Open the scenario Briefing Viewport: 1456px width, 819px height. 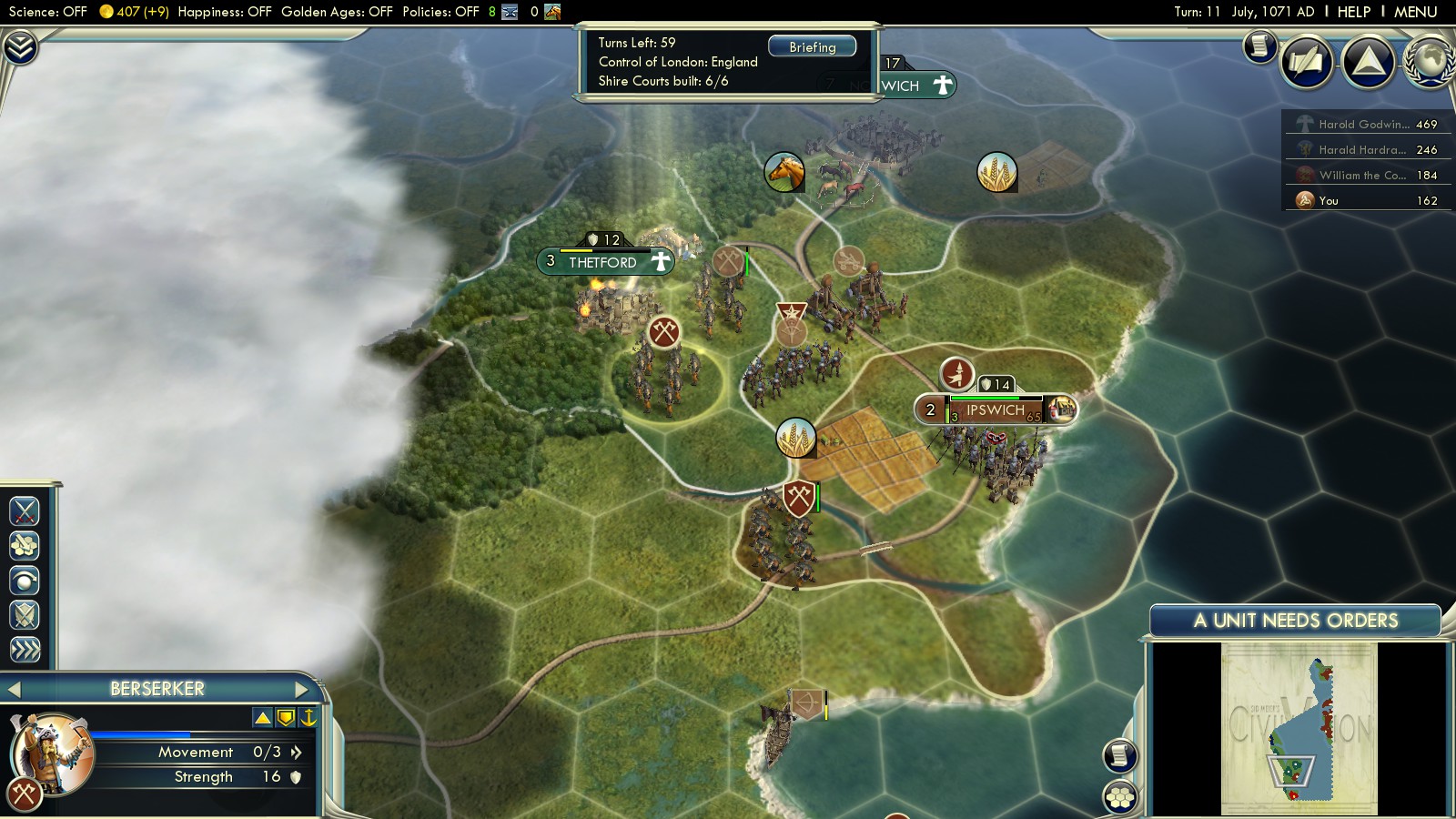coord(812,46)
